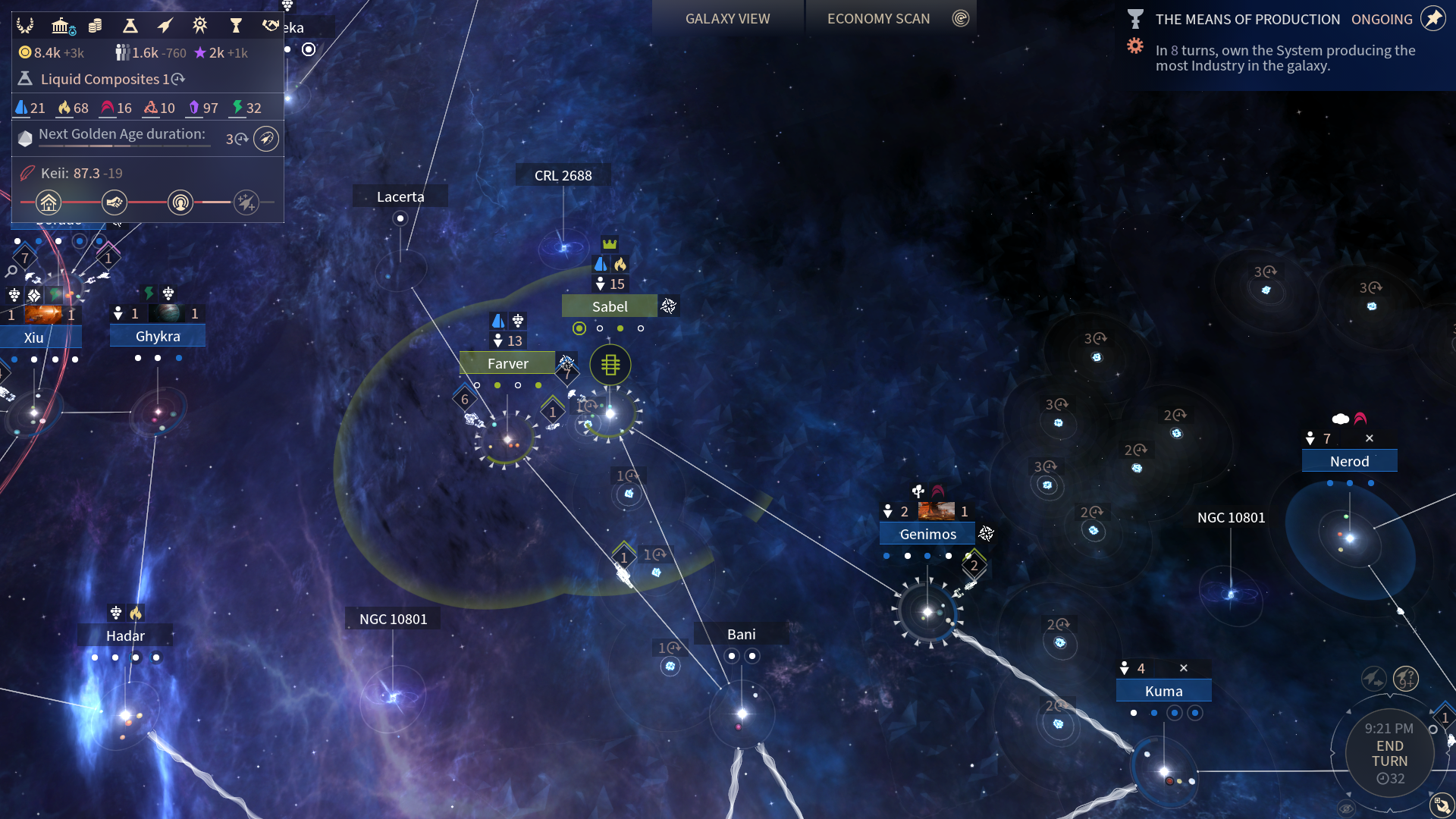Select the Keii fist ability node

click(x=115, y=202)
